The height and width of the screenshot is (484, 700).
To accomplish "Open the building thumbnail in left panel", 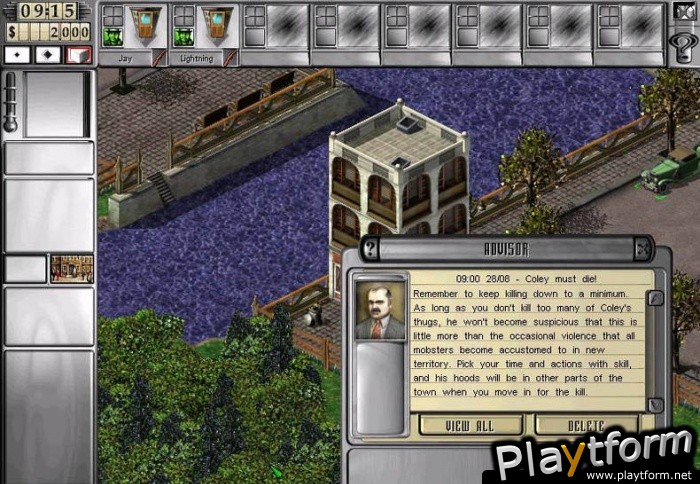I will [72, 268].
